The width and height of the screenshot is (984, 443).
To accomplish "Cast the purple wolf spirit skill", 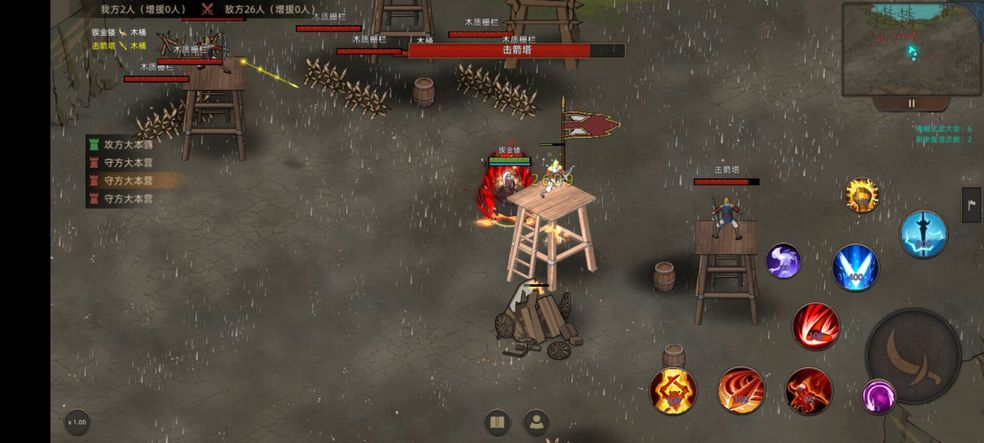I will tap(783, 261).
